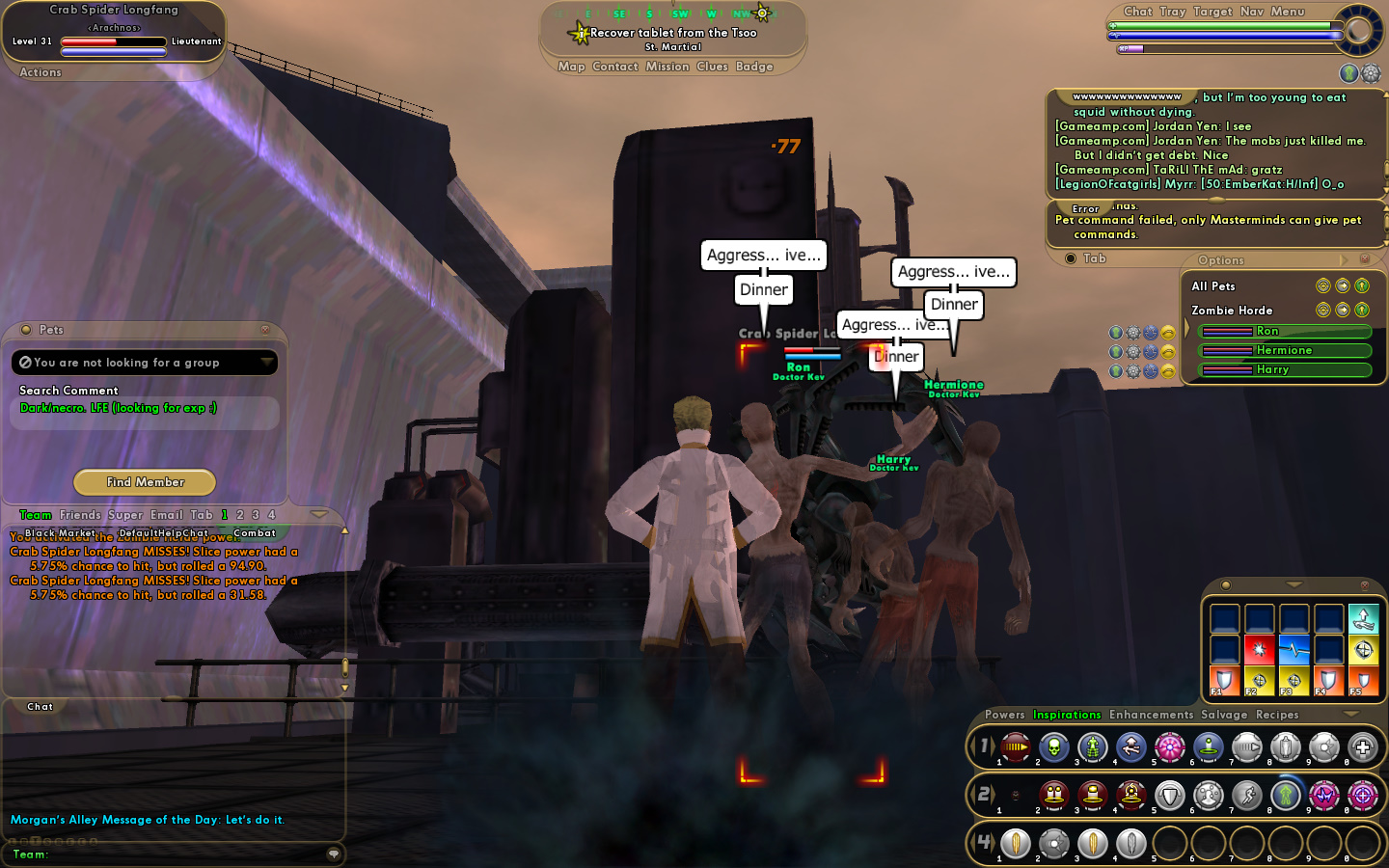Open the Enhancements tab
This screenshot has width=1389, height=868.
1151,715
